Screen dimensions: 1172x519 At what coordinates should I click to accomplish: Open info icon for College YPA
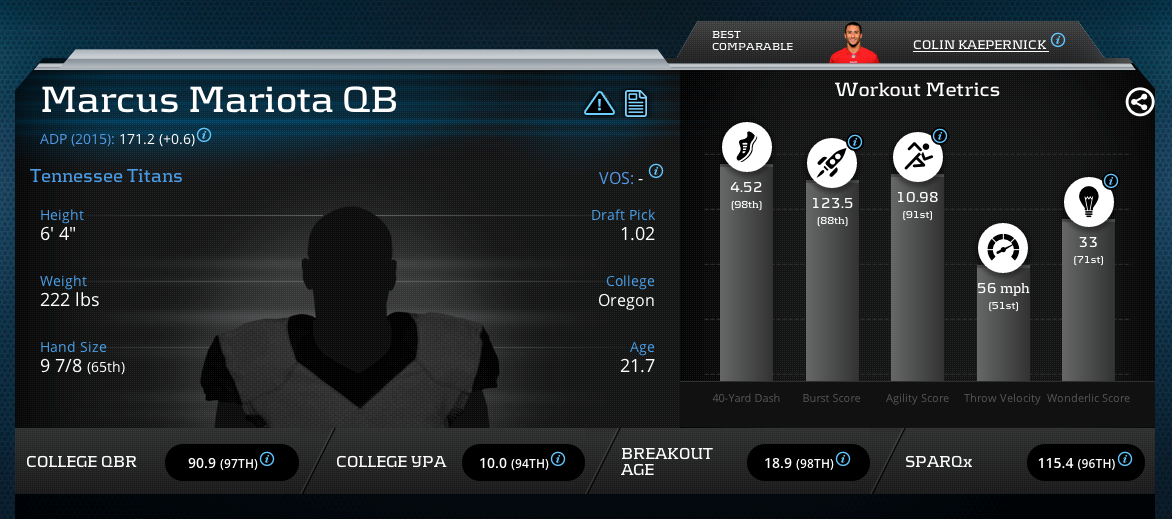(x=558, y=460)
